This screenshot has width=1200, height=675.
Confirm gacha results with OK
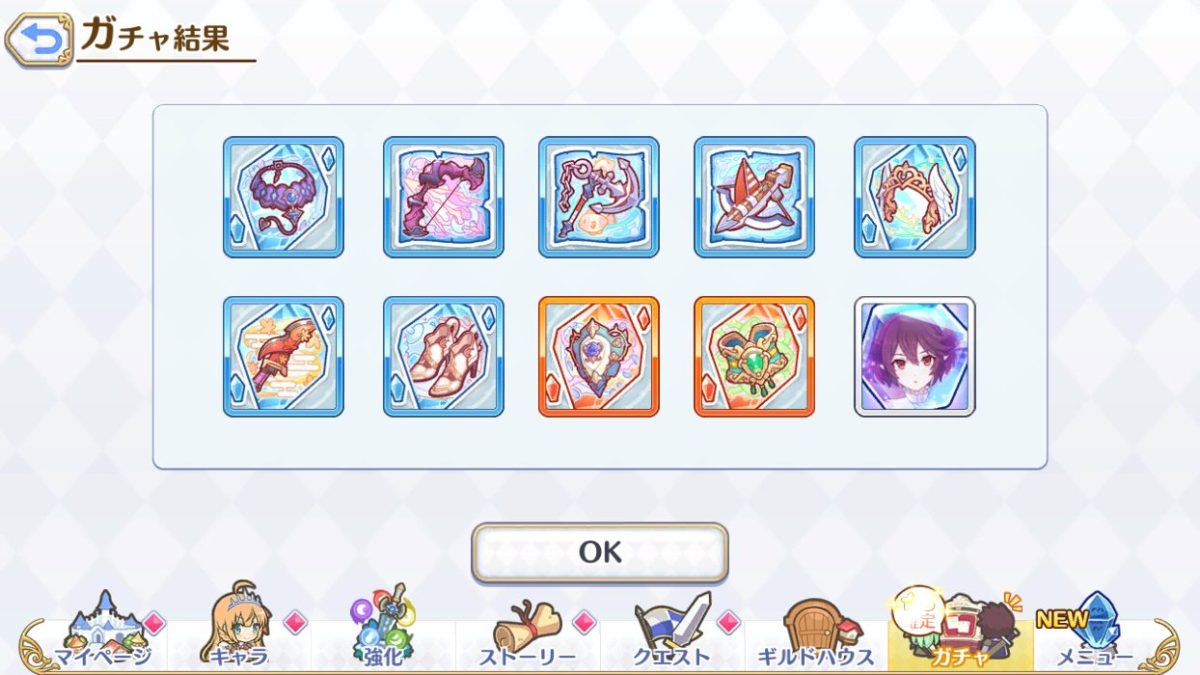[600, 552]
